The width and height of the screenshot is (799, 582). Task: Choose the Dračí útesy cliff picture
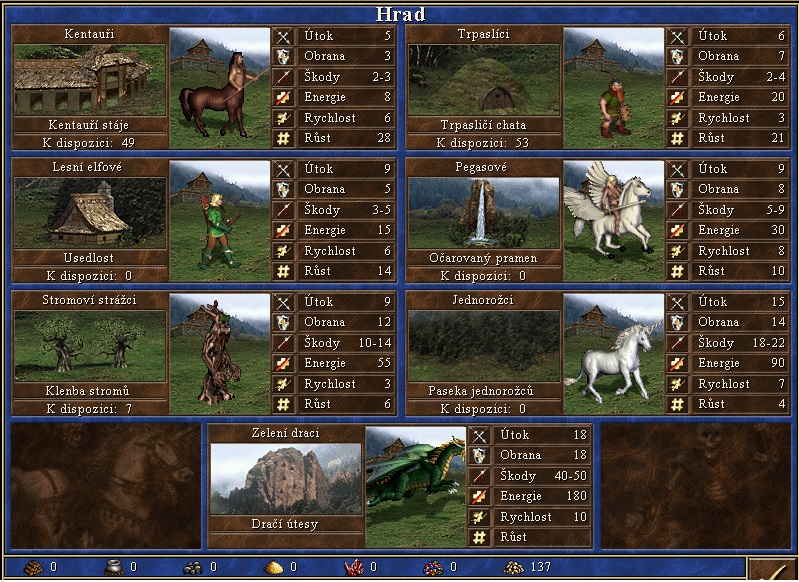(x=285, y=479)
